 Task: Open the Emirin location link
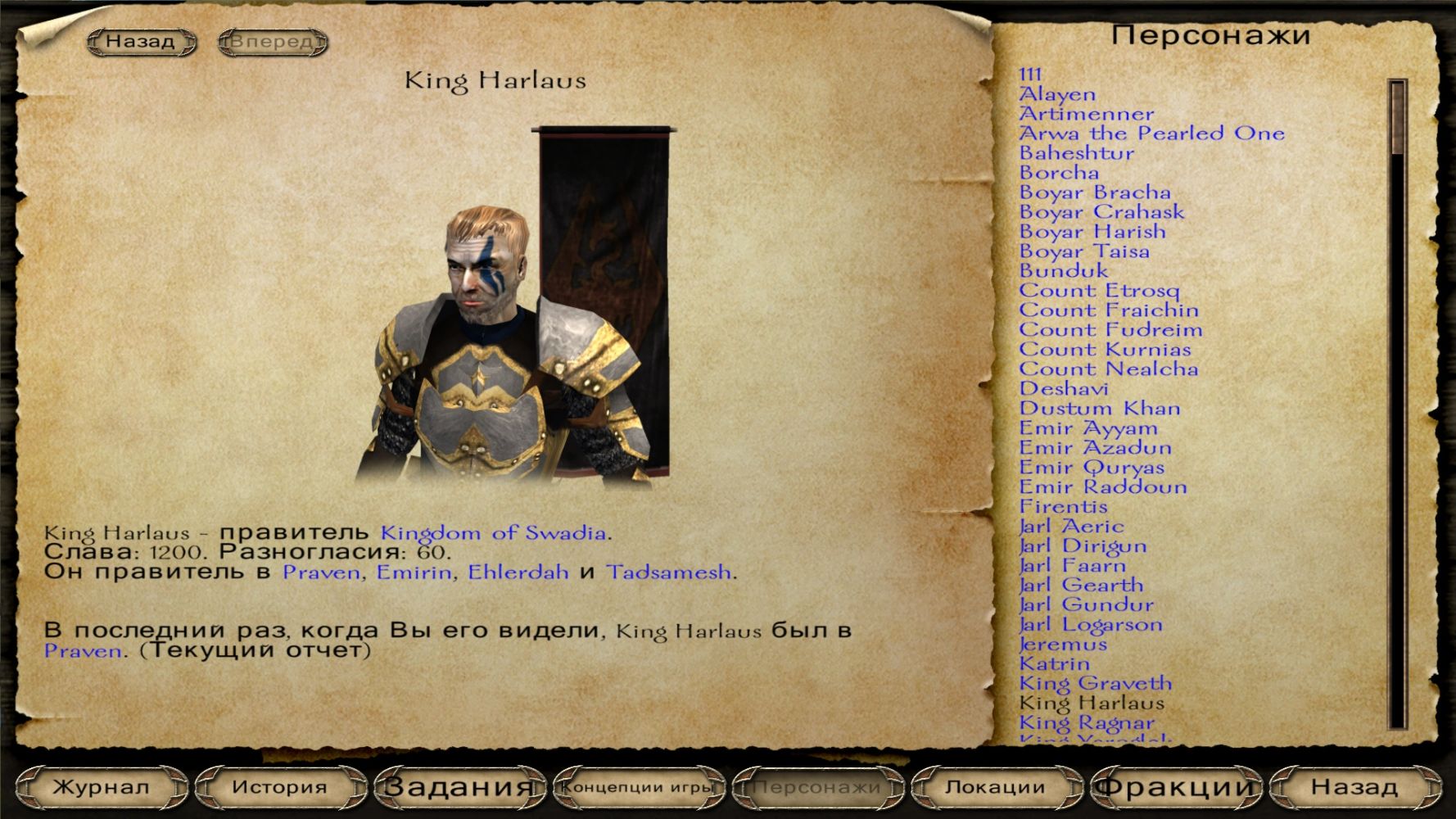(x=414, y=572)
